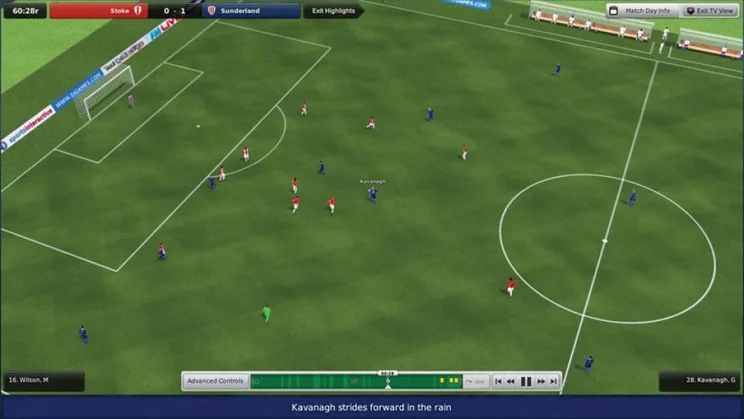Open the Wilson, M player panel
The width and height of the screenshot is (744, 419).
[x=42, y=381]
